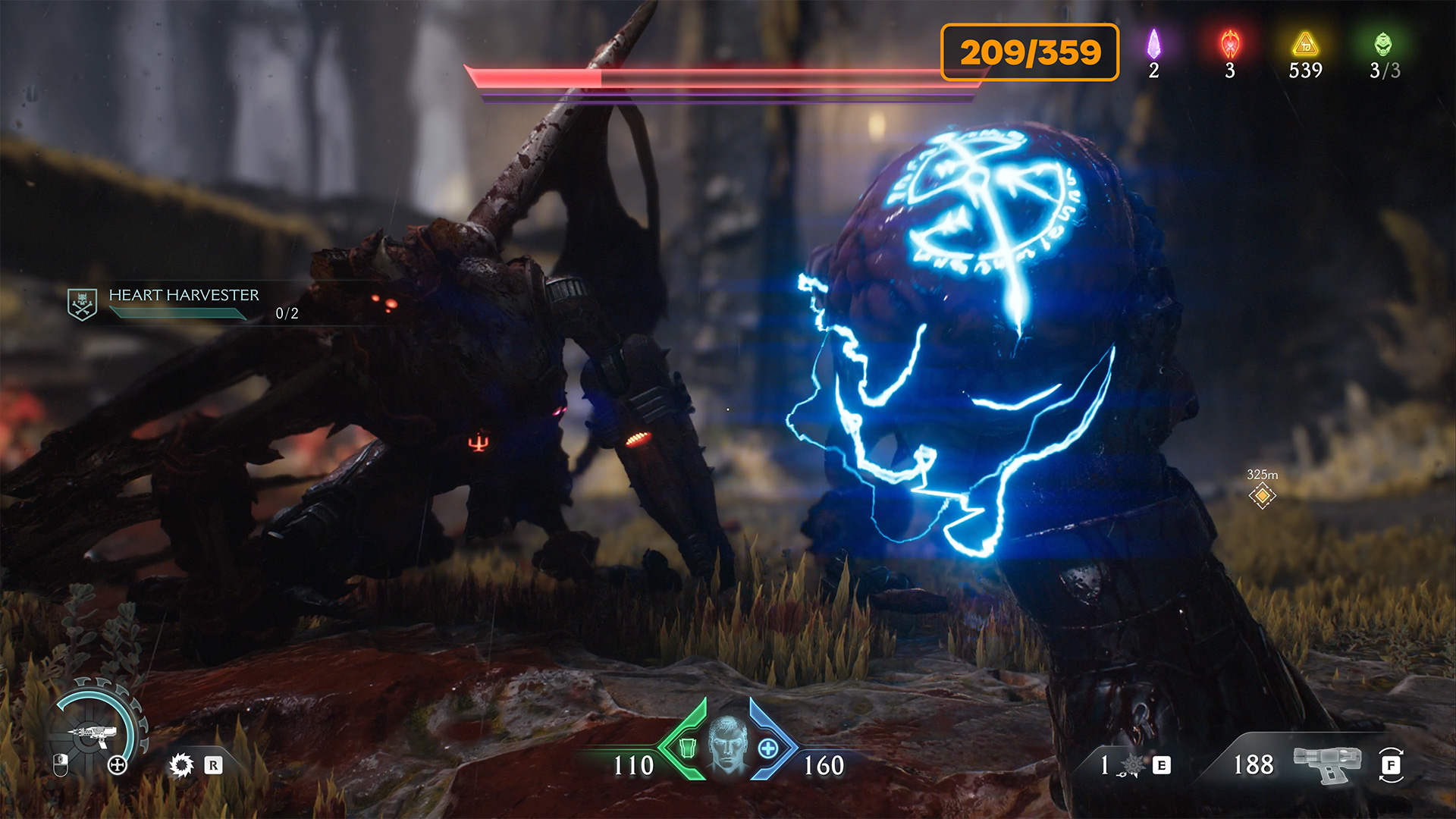Open the weapon wheel gauge
The height and width of the screenshot is (819, 1456).
pos(96,733)
